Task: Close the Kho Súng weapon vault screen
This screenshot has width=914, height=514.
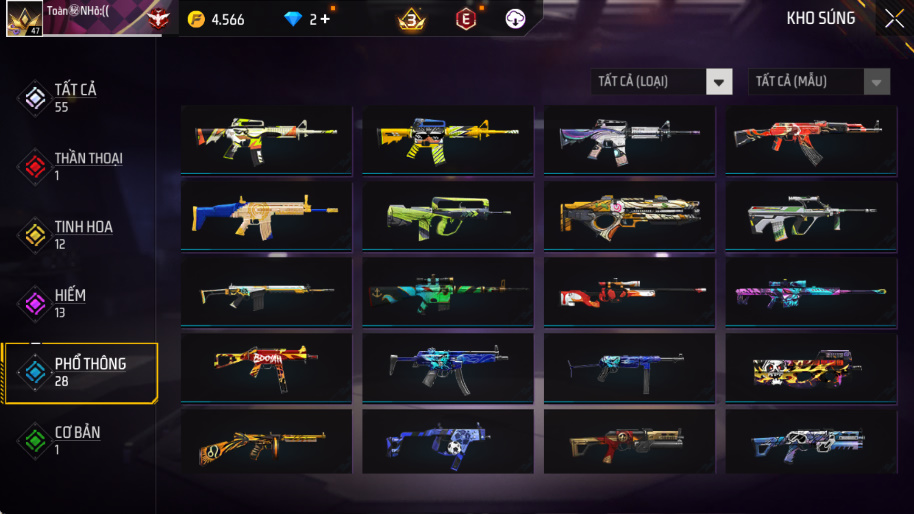Action: [893, 18]
